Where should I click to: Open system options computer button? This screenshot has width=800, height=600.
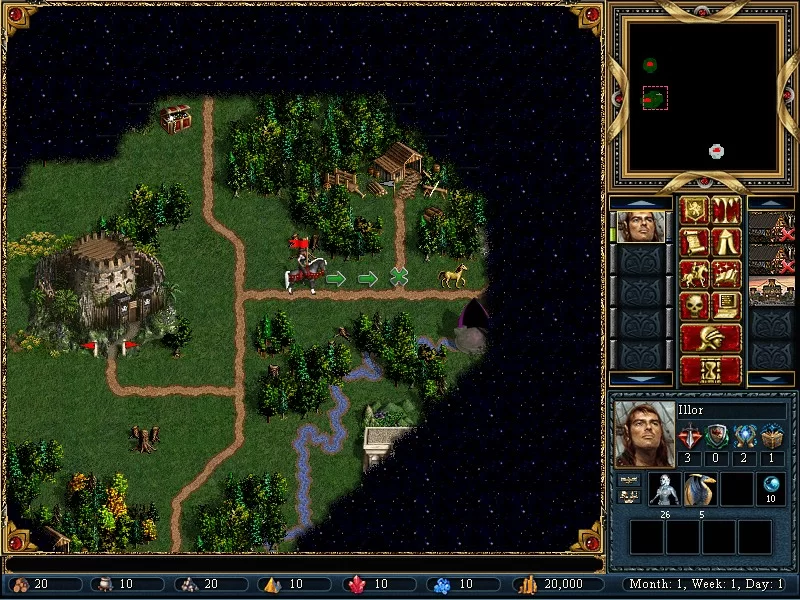click(726, 305)
